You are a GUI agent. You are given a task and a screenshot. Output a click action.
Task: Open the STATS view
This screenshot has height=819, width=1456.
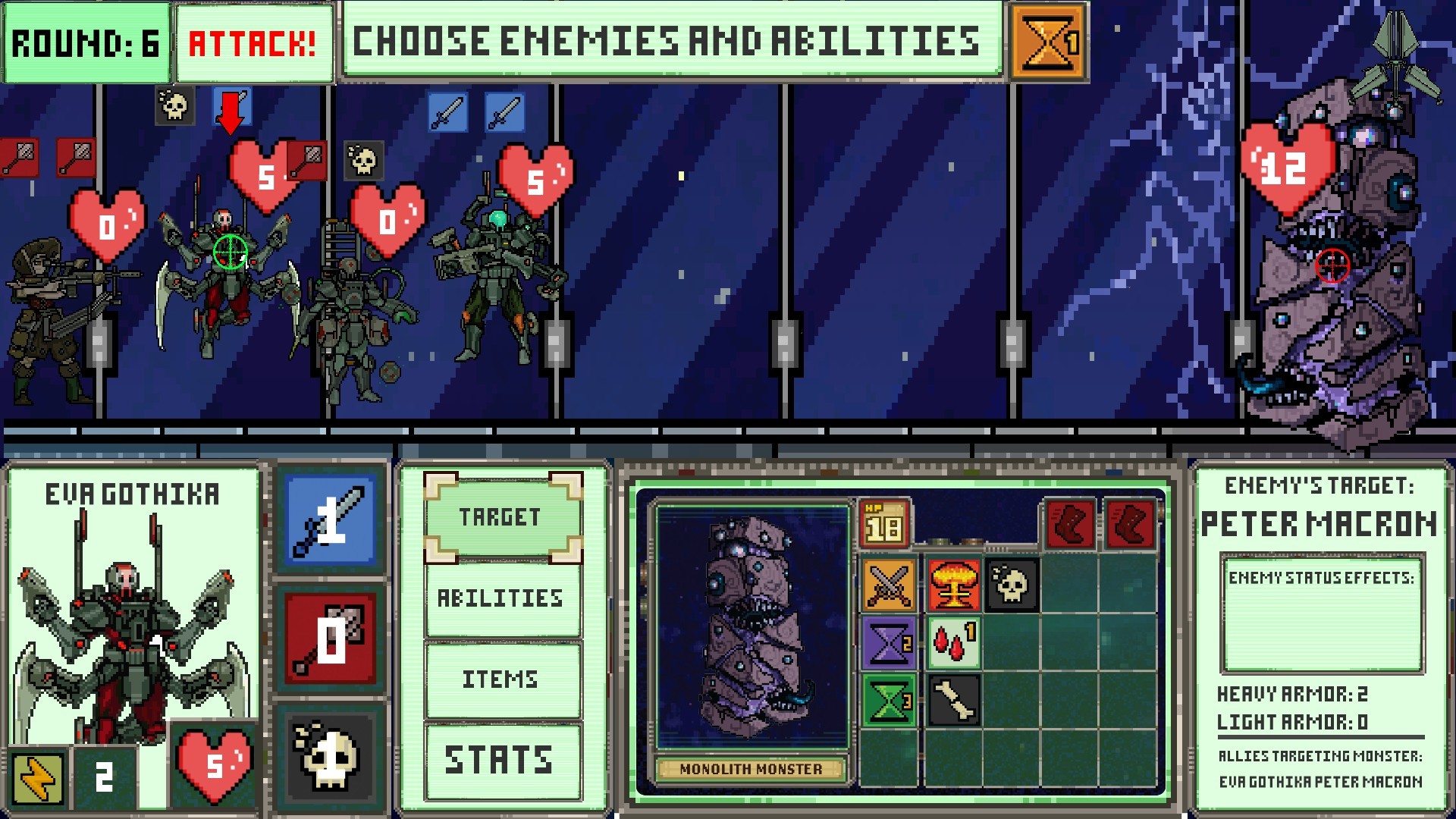point(500,756)
